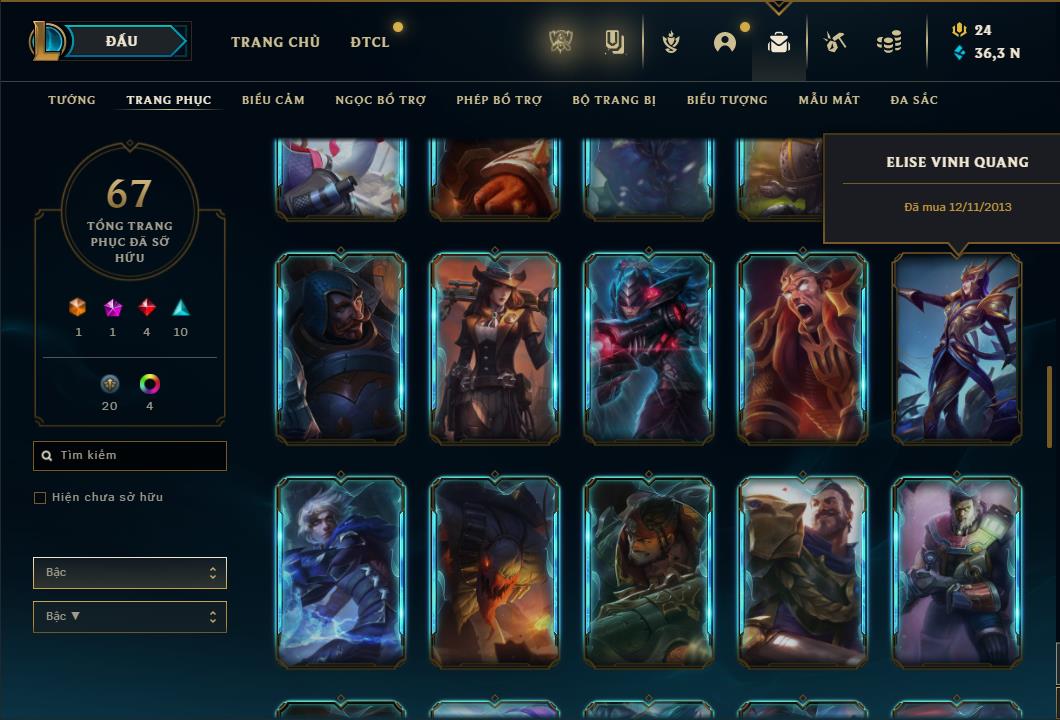Click the ĐẤU play button
The image size is (1060, 720).
coord(122,41)
